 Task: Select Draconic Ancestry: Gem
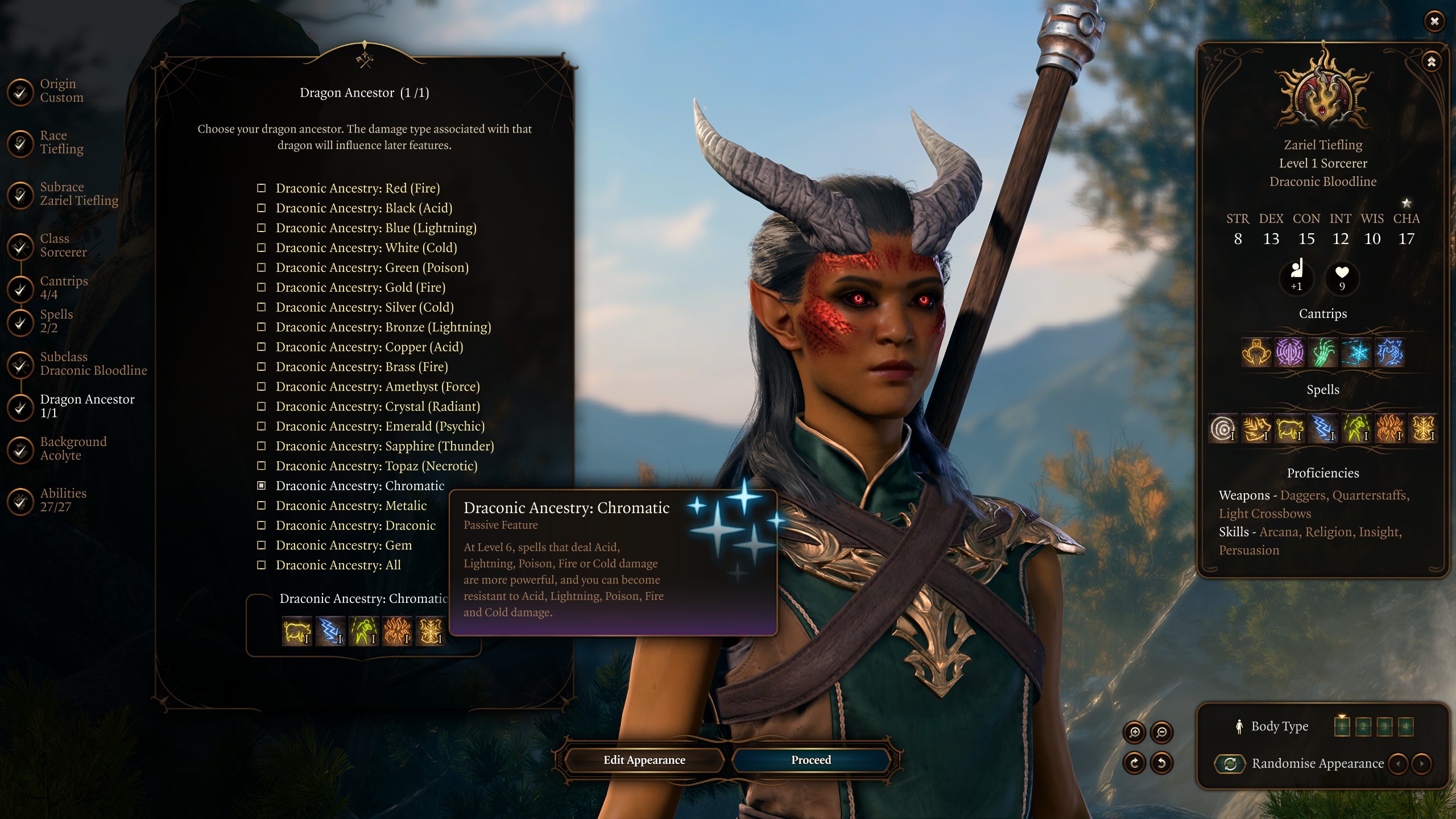pos(344,545)
